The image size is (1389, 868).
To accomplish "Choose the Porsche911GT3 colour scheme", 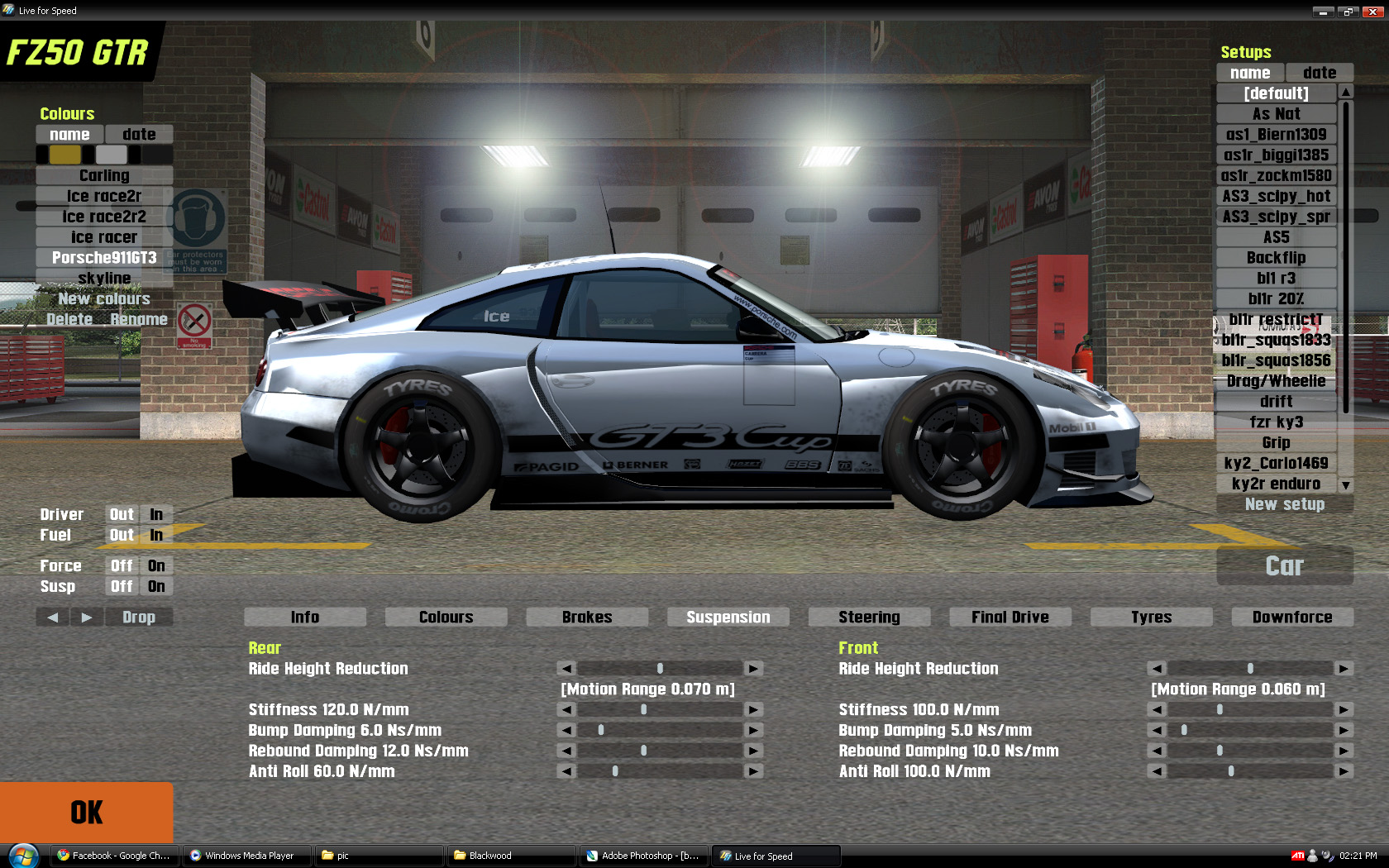I will pyautogui.click(x=104, y=258).
